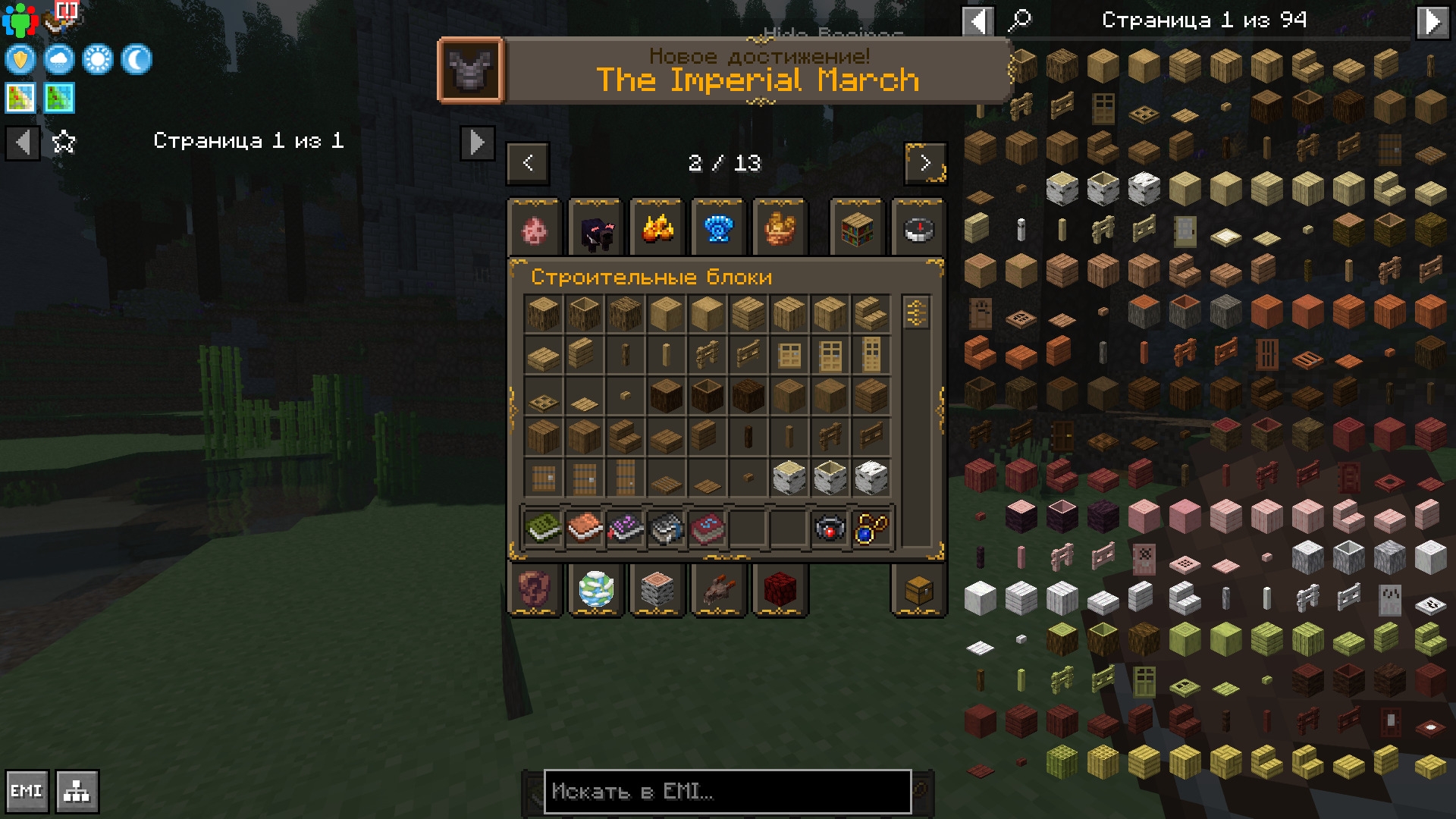Select the blue shell creative tab
The height and width of the screenshot is (819, 1456).
[x=718, y=229]
